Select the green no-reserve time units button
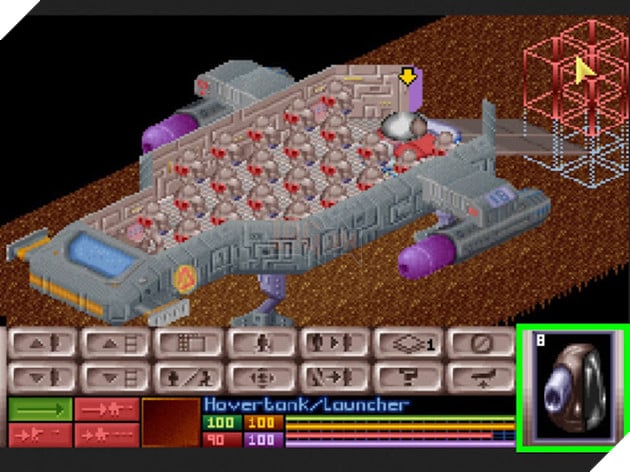630x472 pixels. tap(40, 409)
